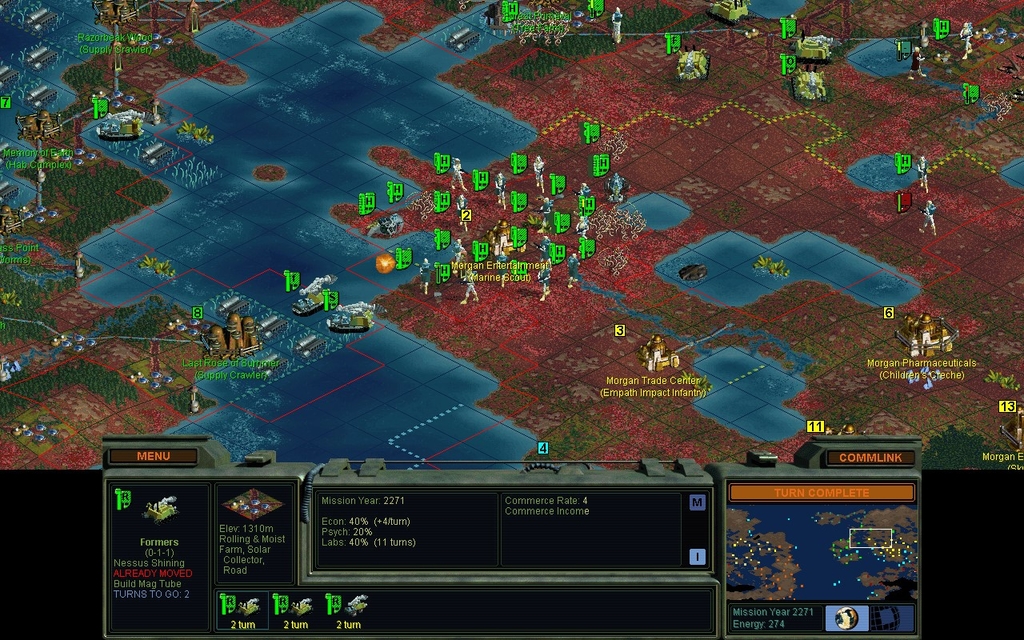Viewport: 1024px width, 640px height.
Task: Select the third unit in the stack
Action: coord(347,609)
